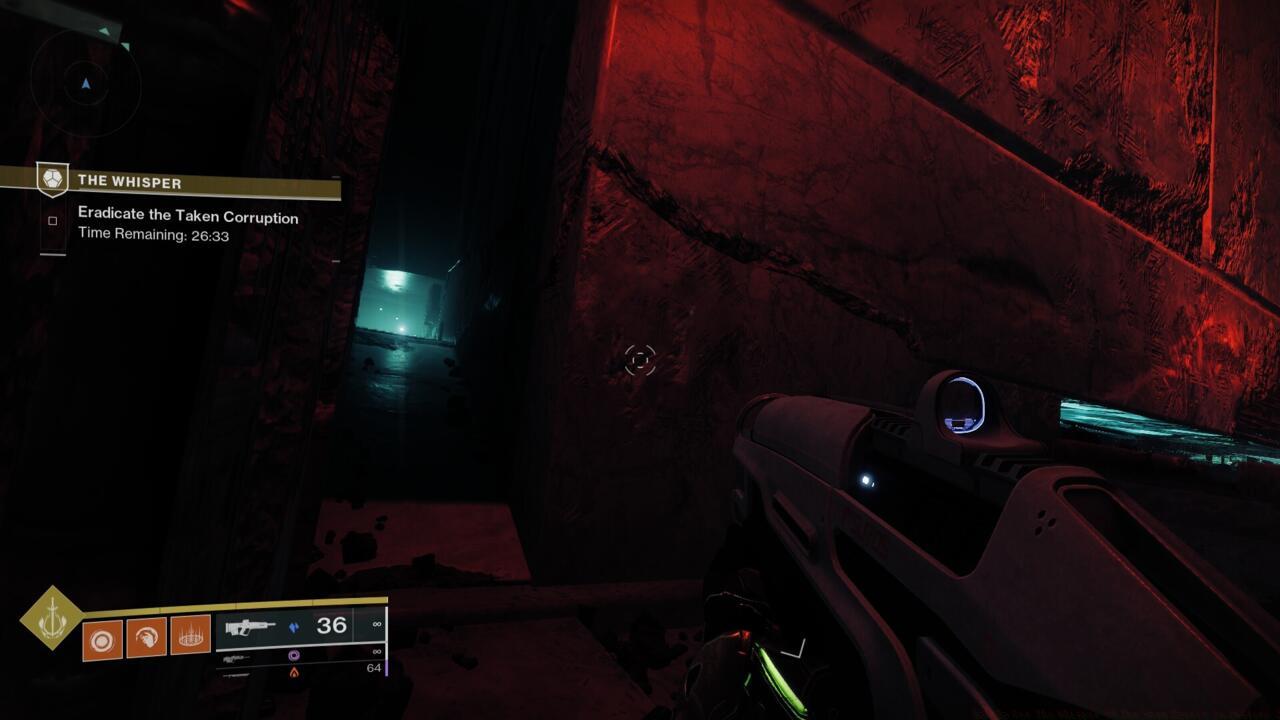Click the purple heavy weapon element icon
The image size is (1280, 720).
(294, 655)
